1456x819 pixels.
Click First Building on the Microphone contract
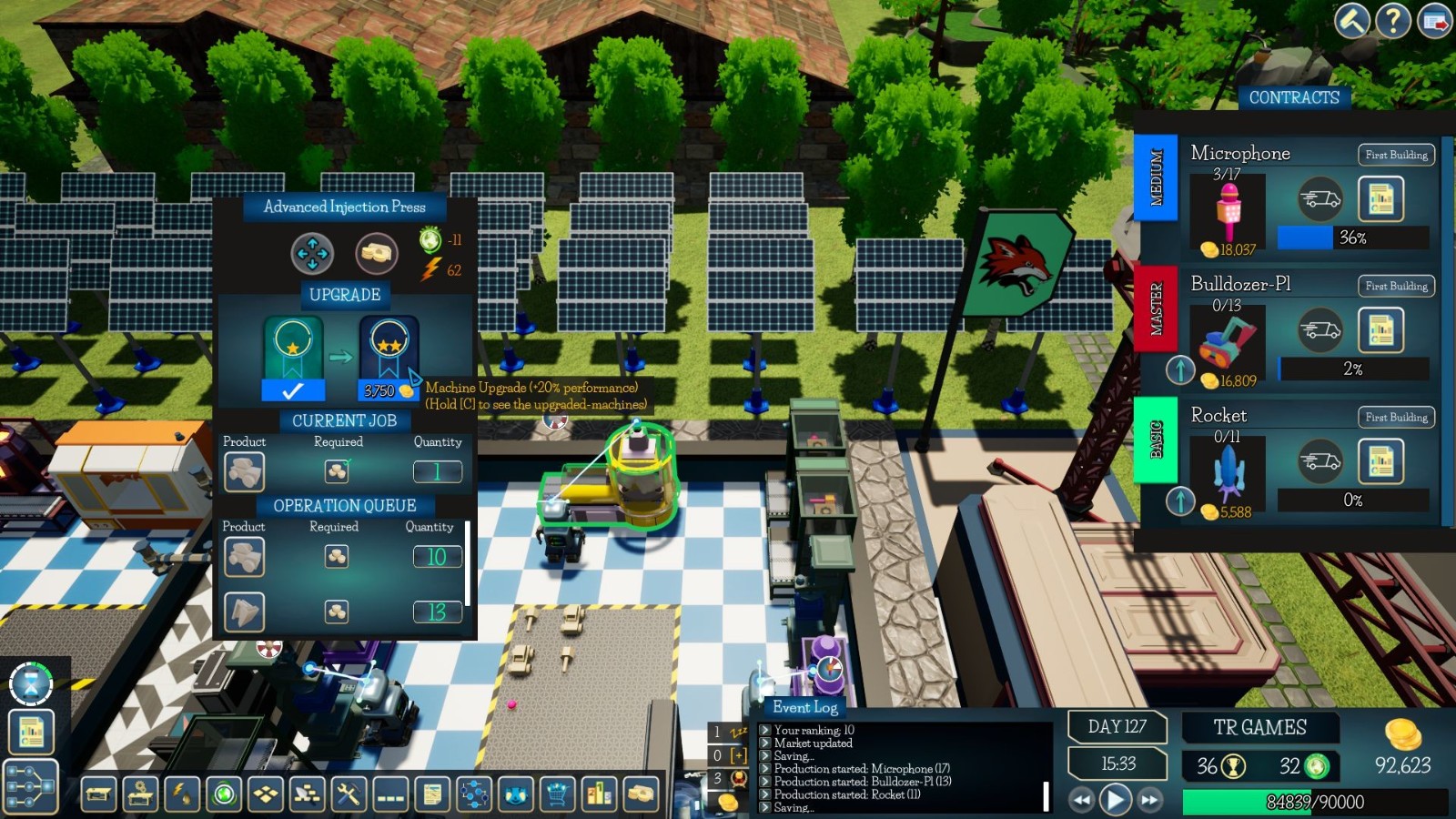tap(1395, 155)
